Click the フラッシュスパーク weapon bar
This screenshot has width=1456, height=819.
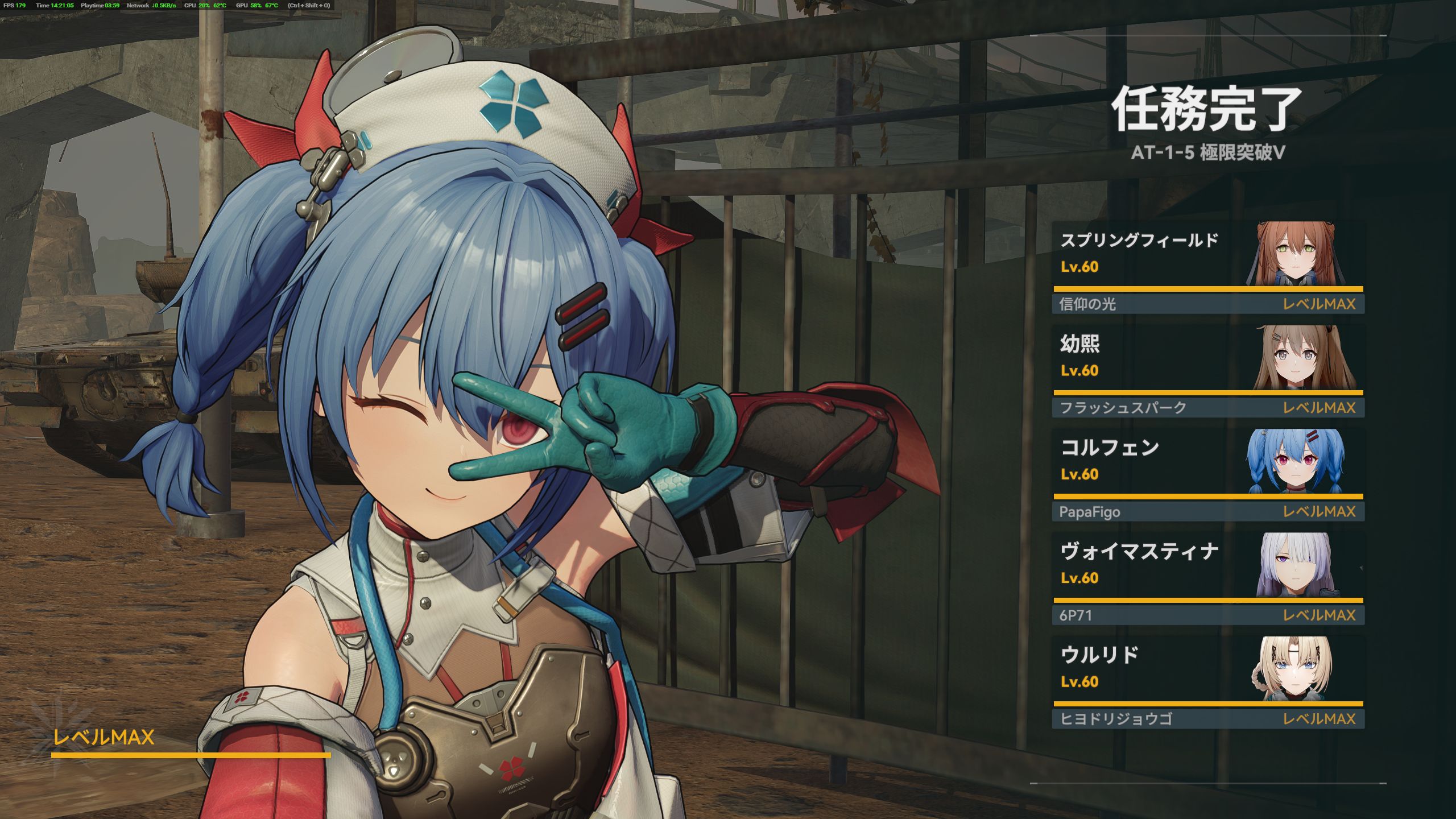tap(1208, 408)
